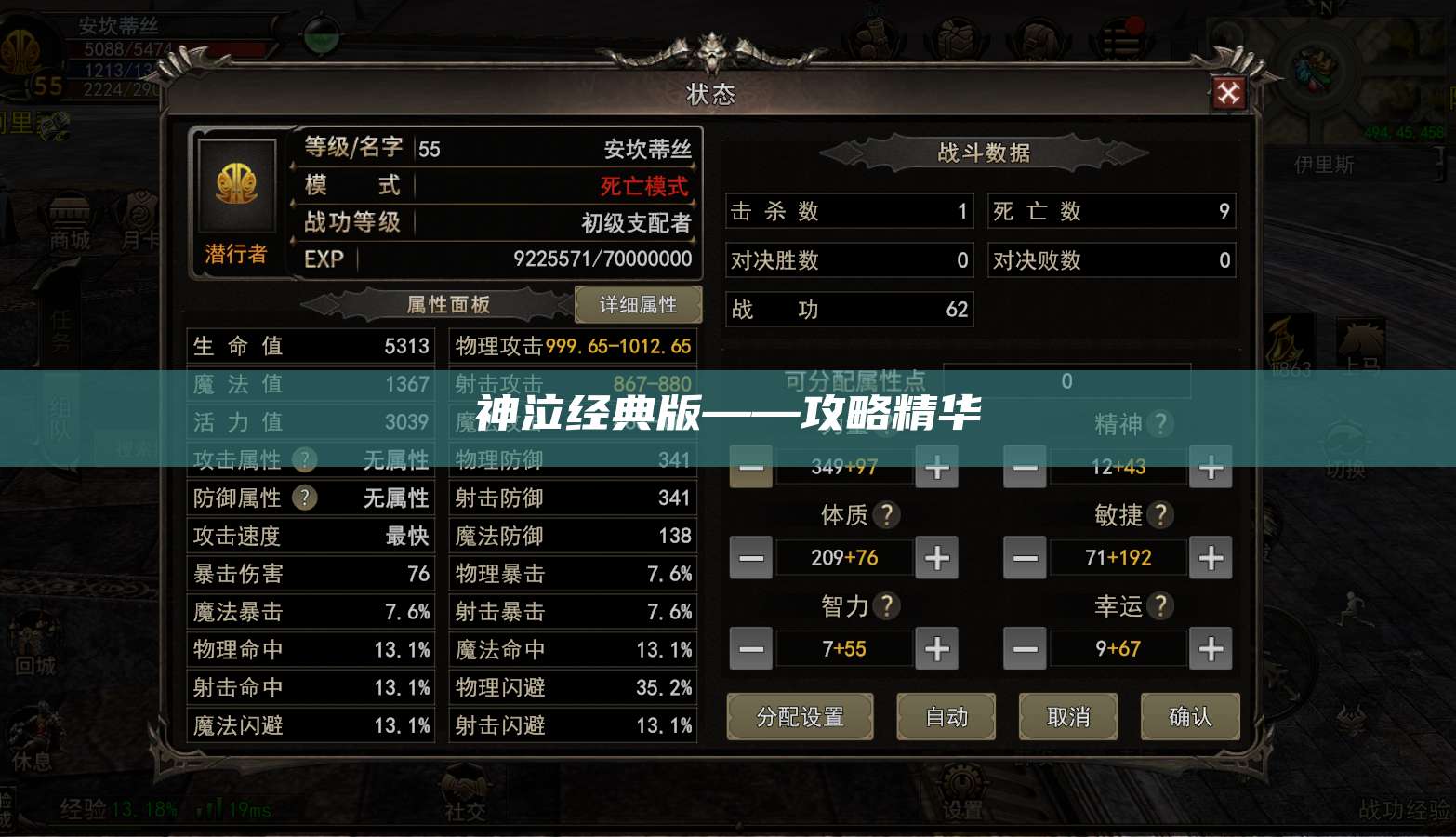Increase 力量 with its plus button
This screenshot has height=837, width=1456.
[x=936, y=468]
